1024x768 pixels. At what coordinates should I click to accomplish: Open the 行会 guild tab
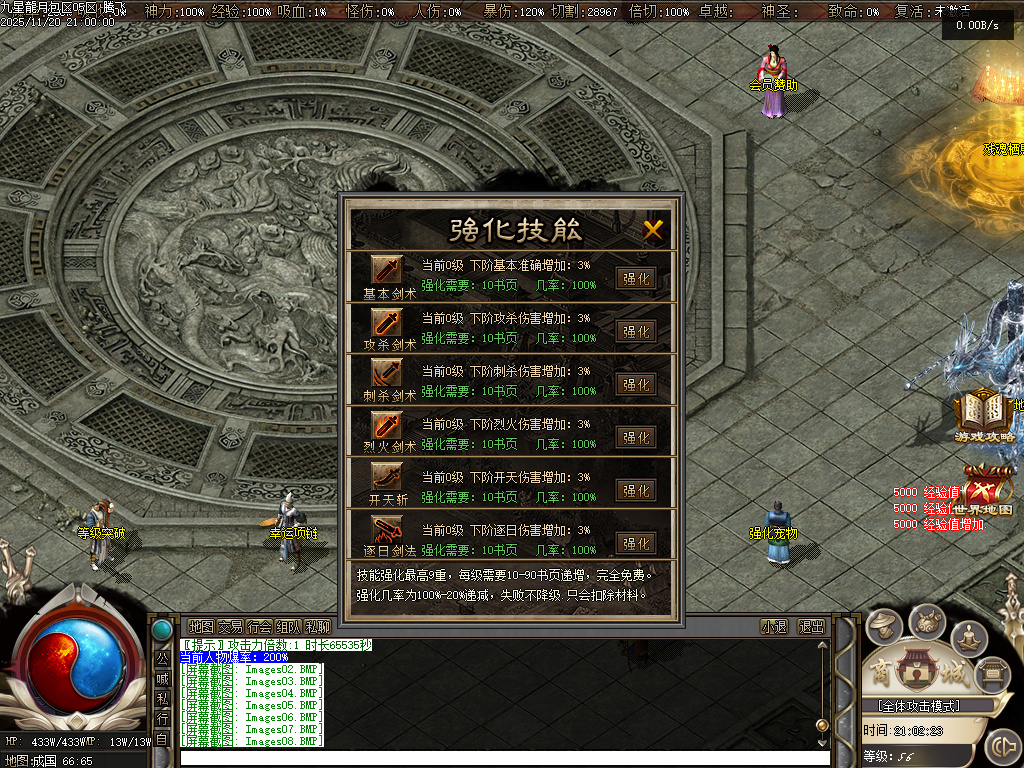pyautogui.click(x=259, y=627)
